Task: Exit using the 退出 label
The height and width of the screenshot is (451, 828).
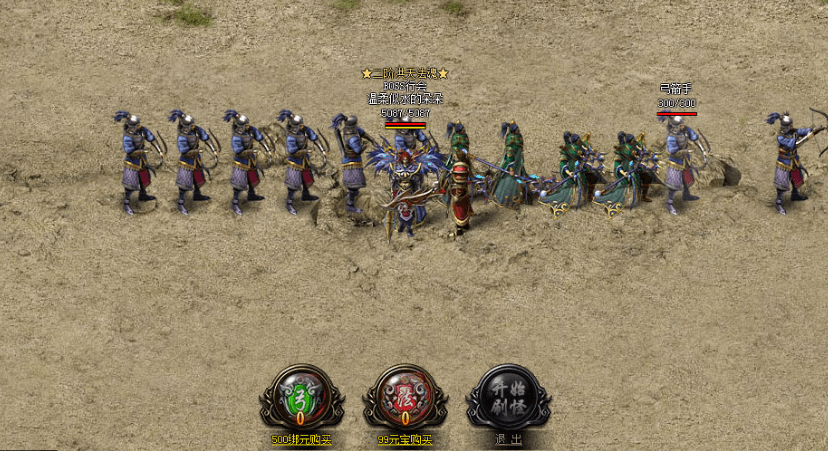Action: (509, 440)
